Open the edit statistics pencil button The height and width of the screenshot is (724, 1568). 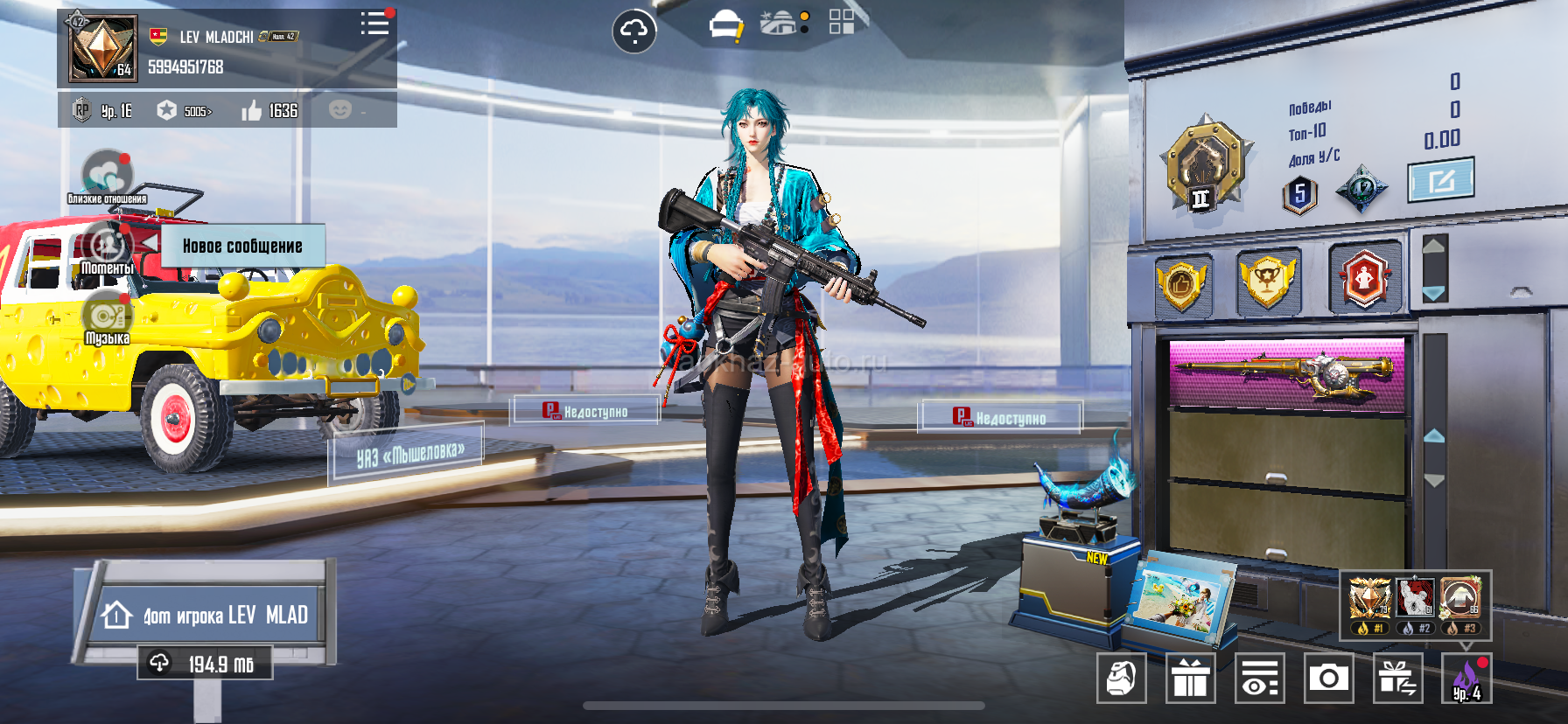[x=1440, y=180]
